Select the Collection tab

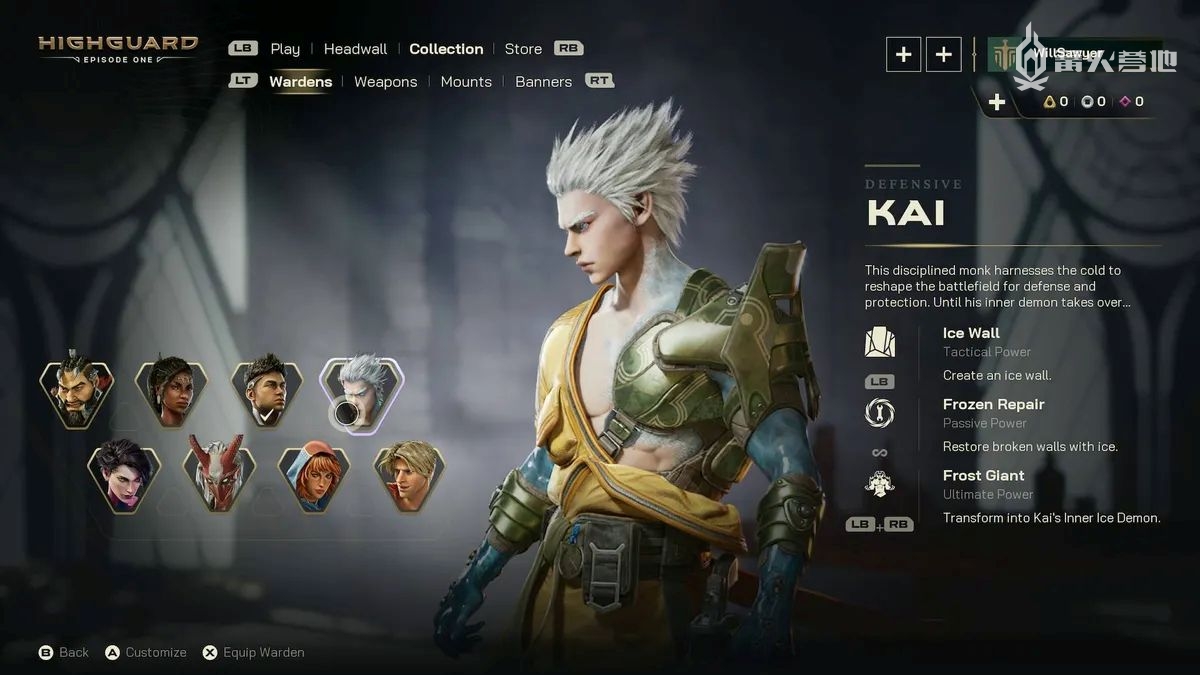(x=446, y=49)
